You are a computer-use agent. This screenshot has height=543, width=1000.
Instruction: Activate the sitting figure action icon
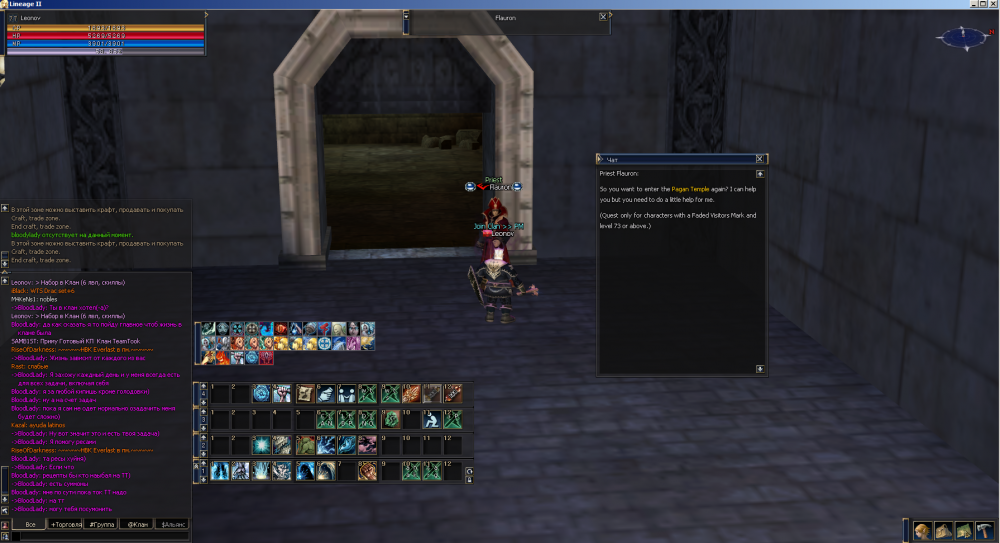[x=431, y=418]
